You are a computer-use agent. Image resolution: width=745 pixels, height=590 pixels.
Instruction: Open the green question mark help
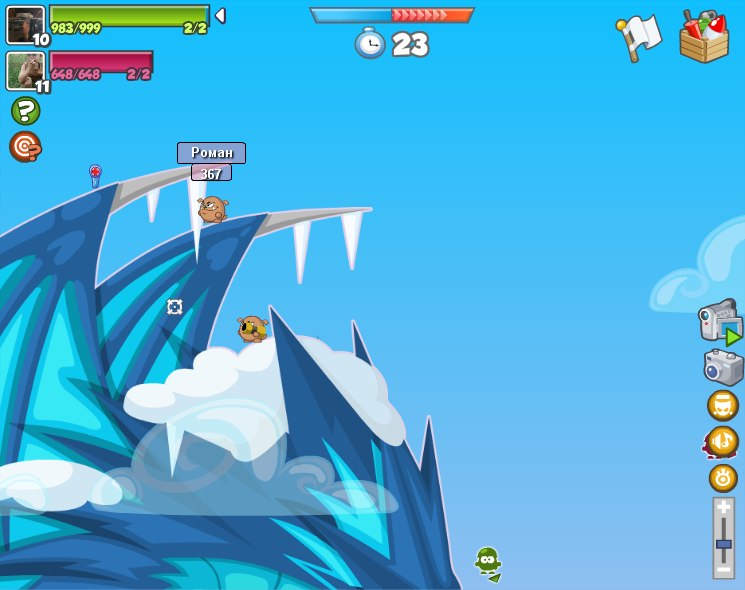pos(25,110)
